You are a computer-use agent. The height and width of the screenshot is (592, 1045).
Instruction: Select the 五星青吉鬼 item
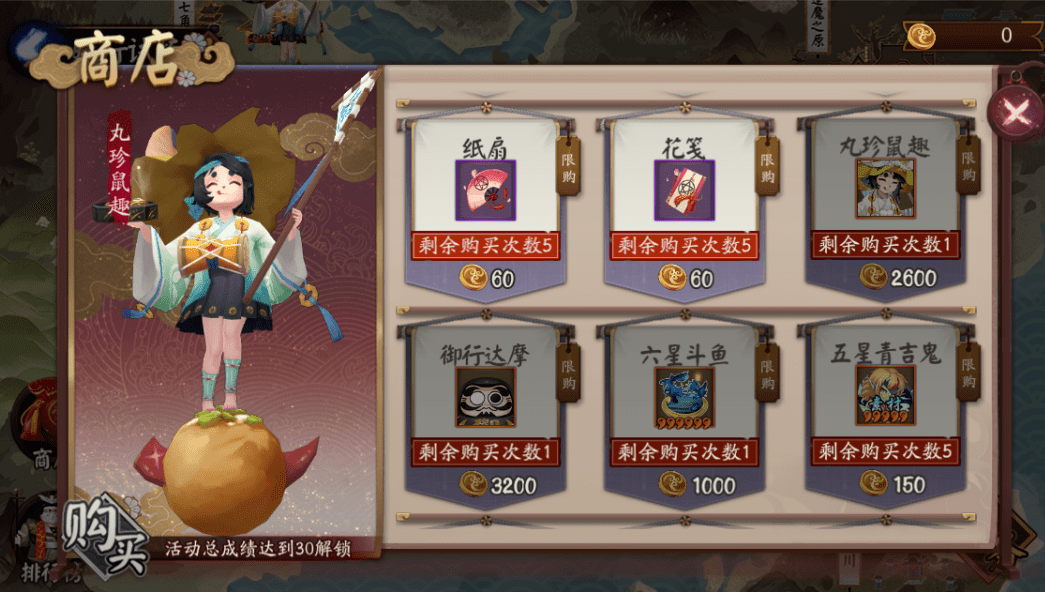tap(885, 397)
